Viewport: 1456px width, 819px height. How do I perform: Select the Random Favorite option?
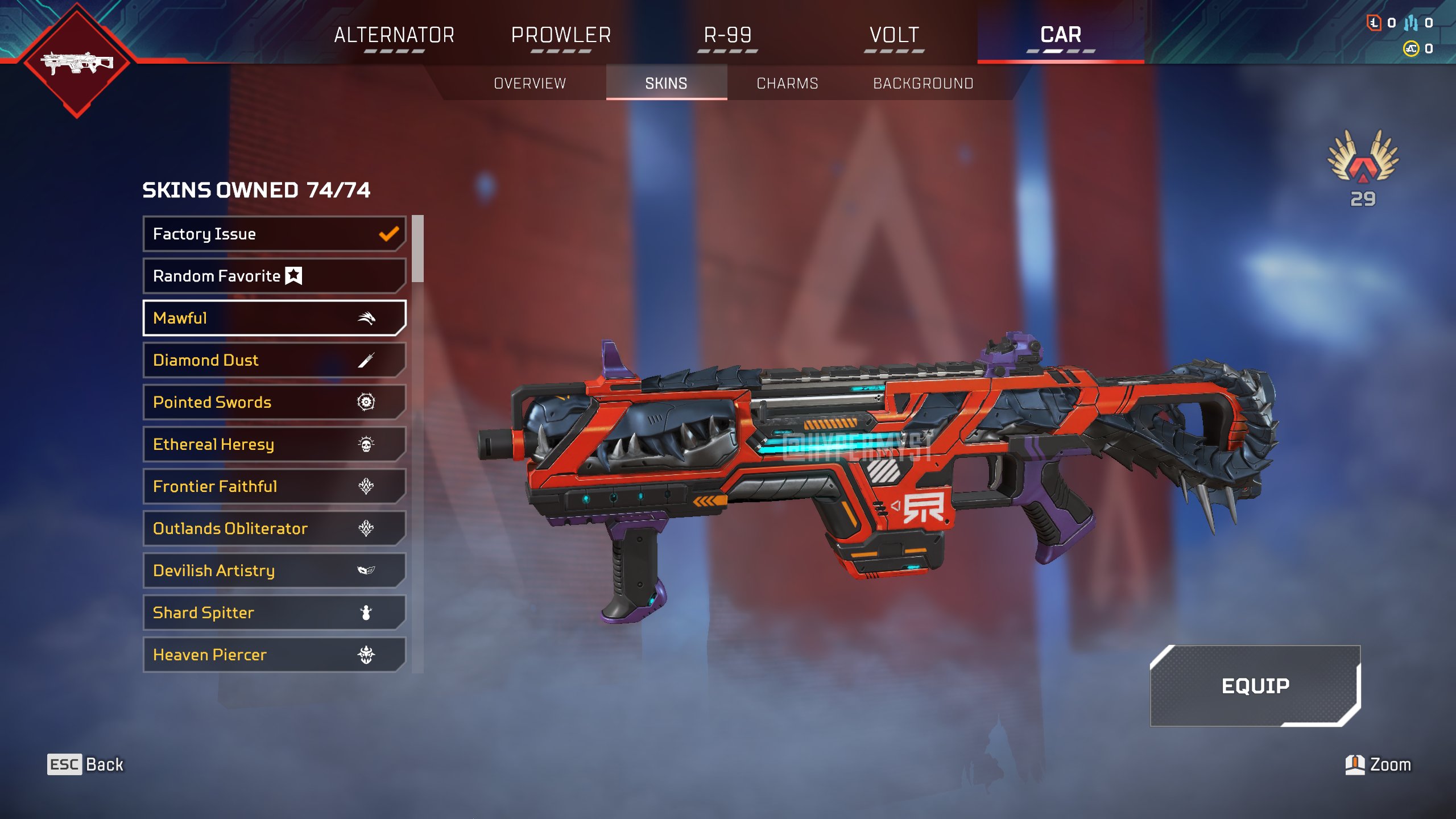274,276
